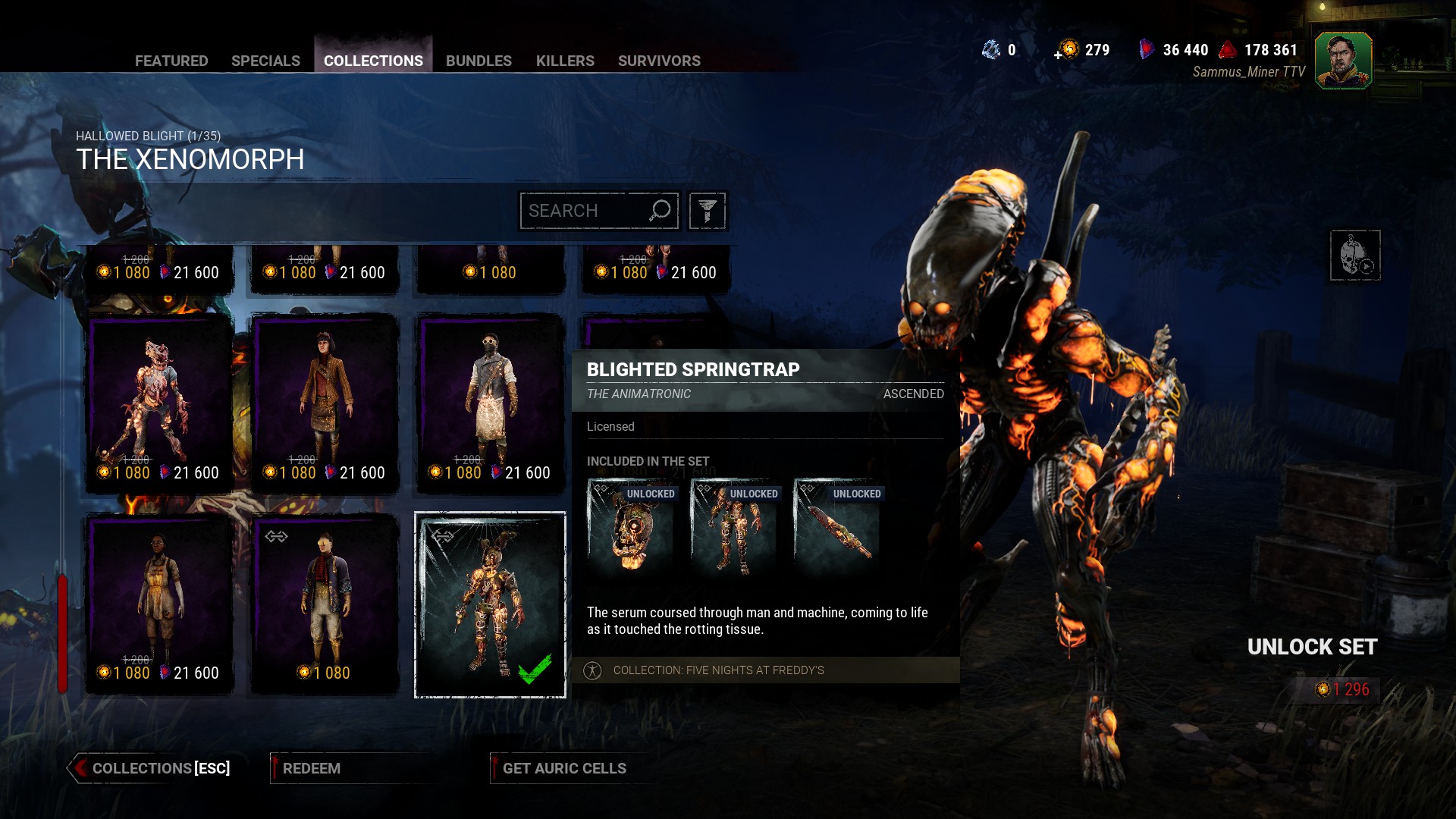This screenshot has height=819, width=1456.
Task: Select the survivor in yellow dress outfit
Action: [159, 603]
